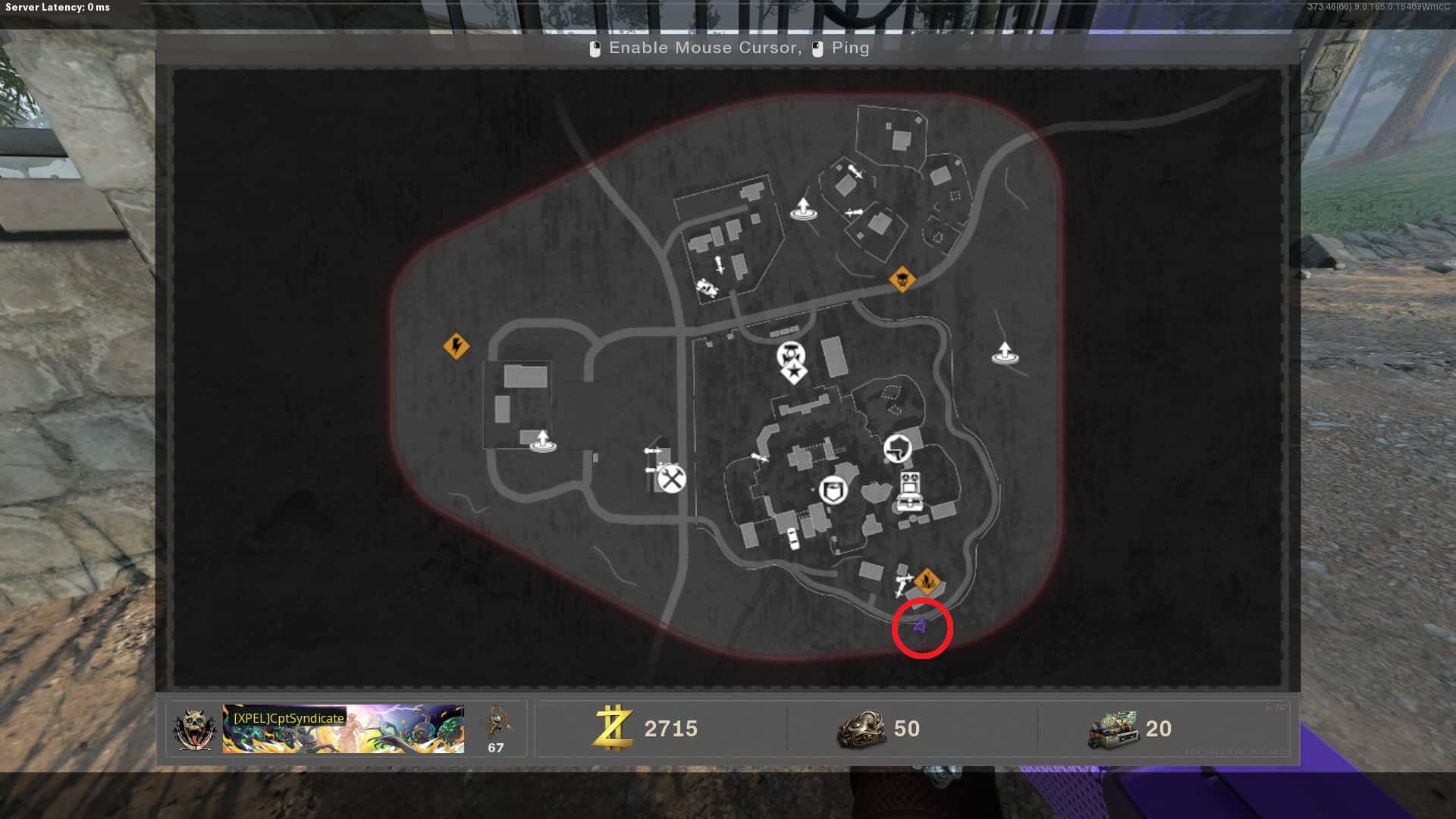Viewport: 1456px width, 819px height.
Task: Ping the orange lightning bolt diamond marker
Action: click(x=456, y=347)
